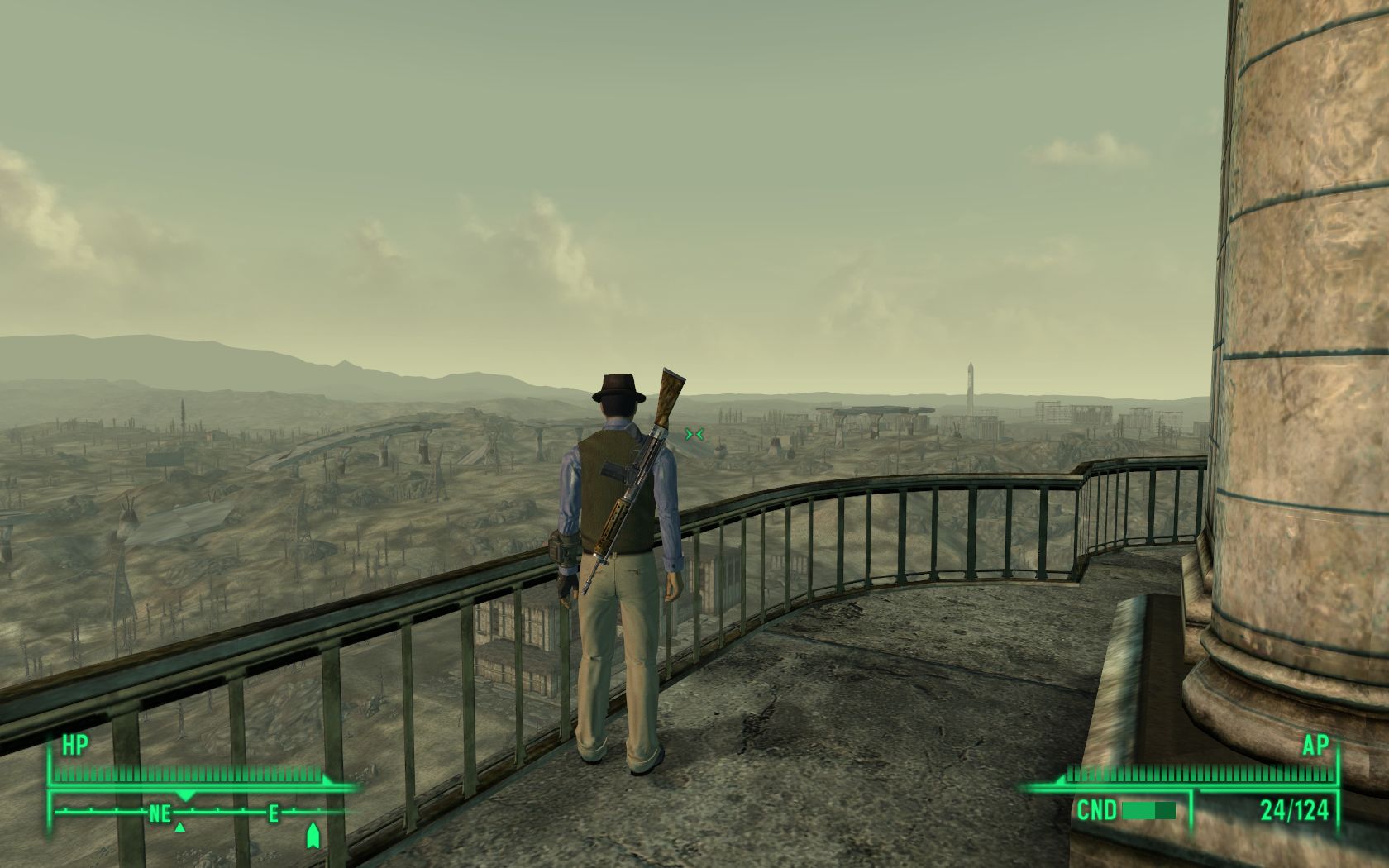
Task: Click the small hollow triangle compass marker
Action: pyautogui.click(x=180, y=827)
